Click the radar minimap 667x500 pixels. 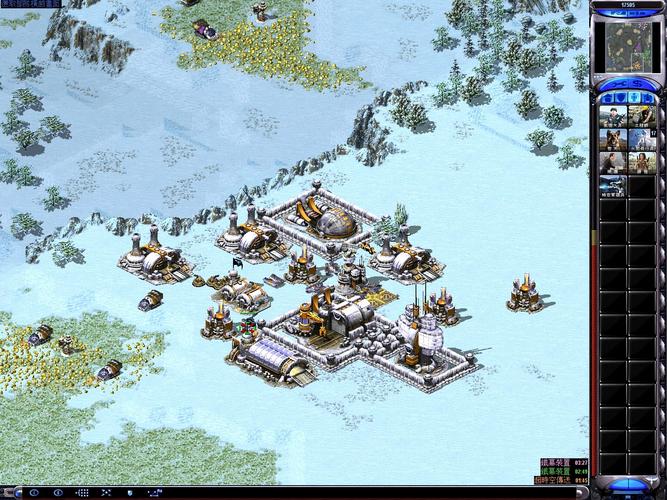627,46
